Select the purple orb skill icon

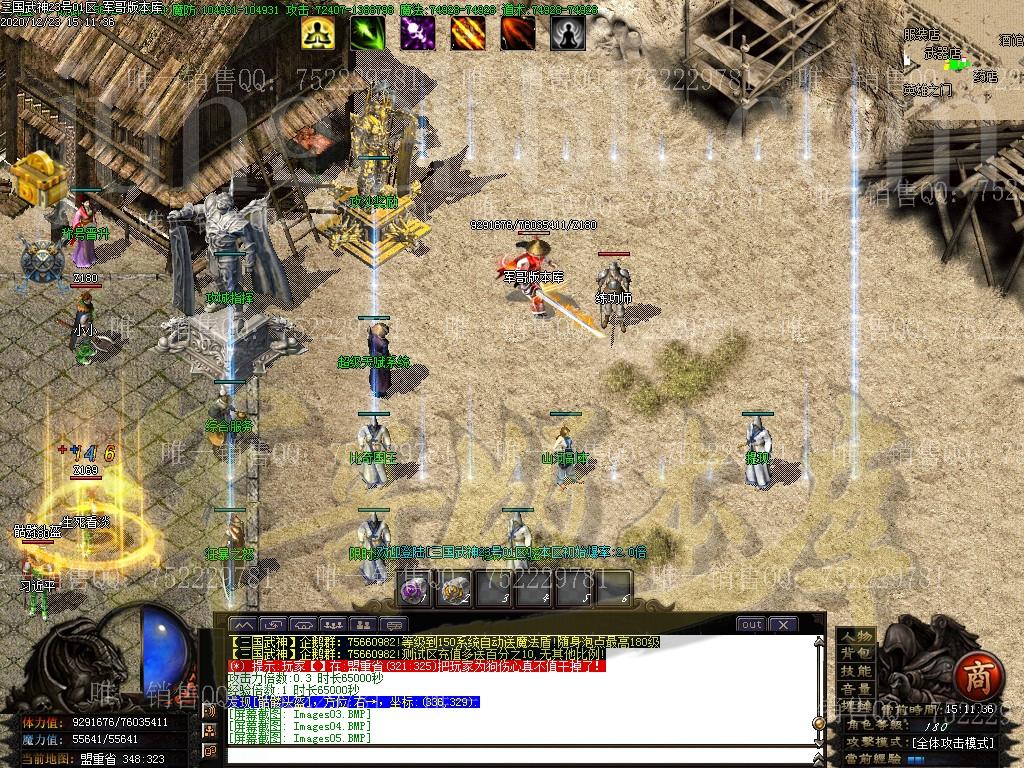click(x=418, y=34)
